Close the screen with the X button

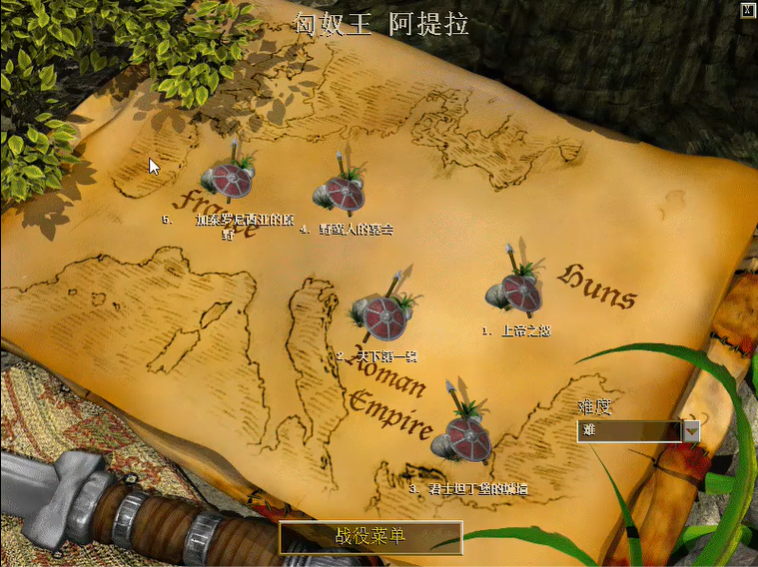[x=746, y=10]
